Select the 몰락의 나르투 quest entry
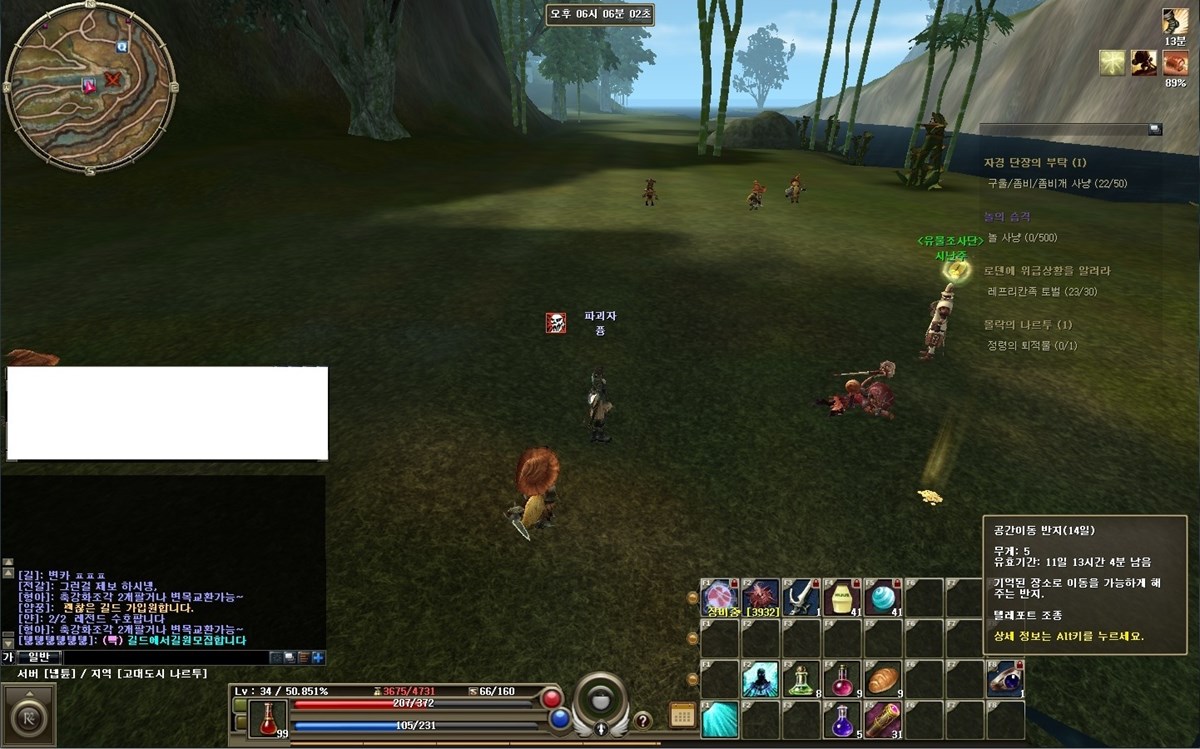This screenshot has width=1200, height=749. click(1027, 325)
